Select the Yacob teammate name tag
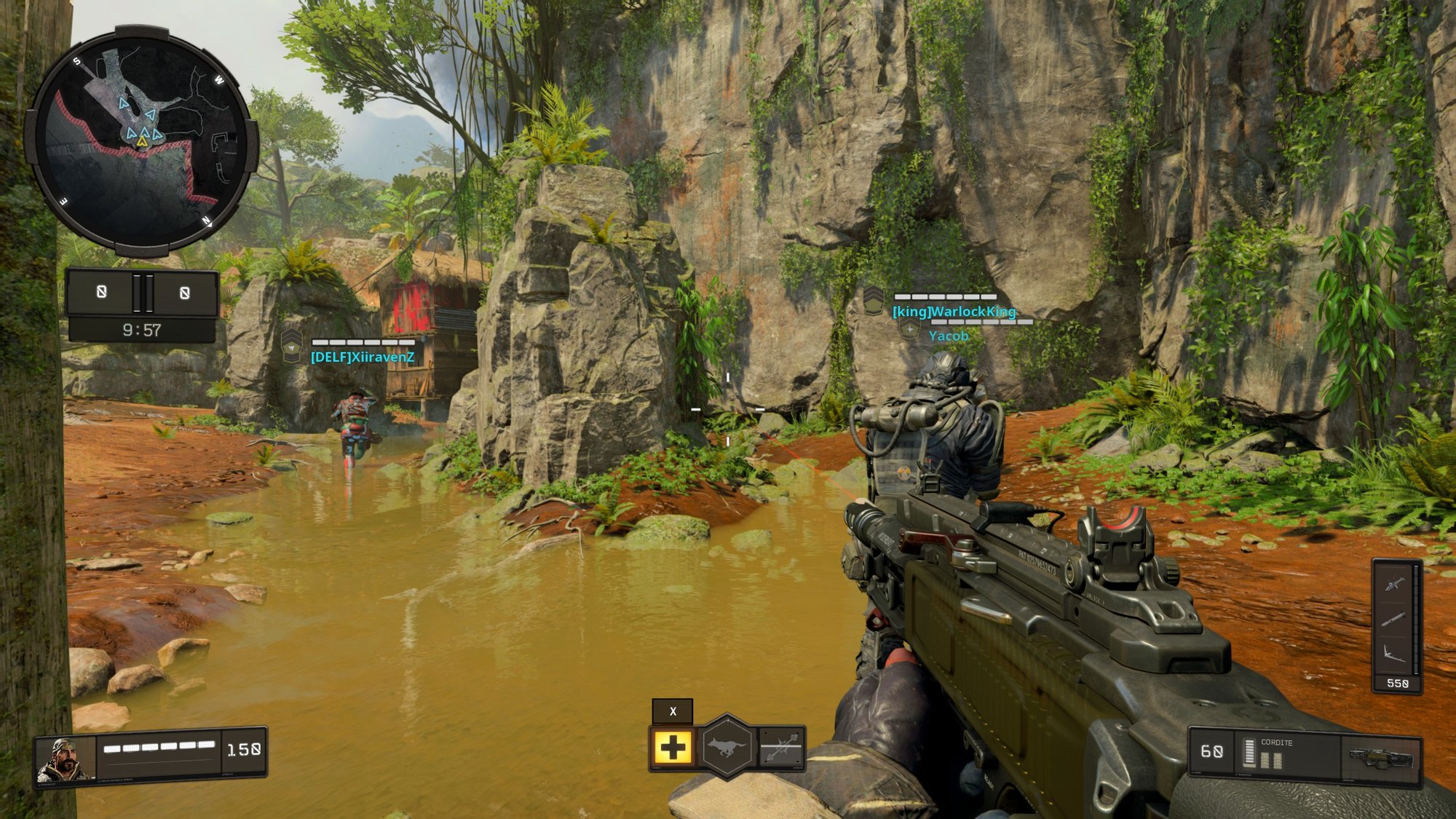Image resolution: width=1456 pixels, height=819 pixels. click(949, 336)
